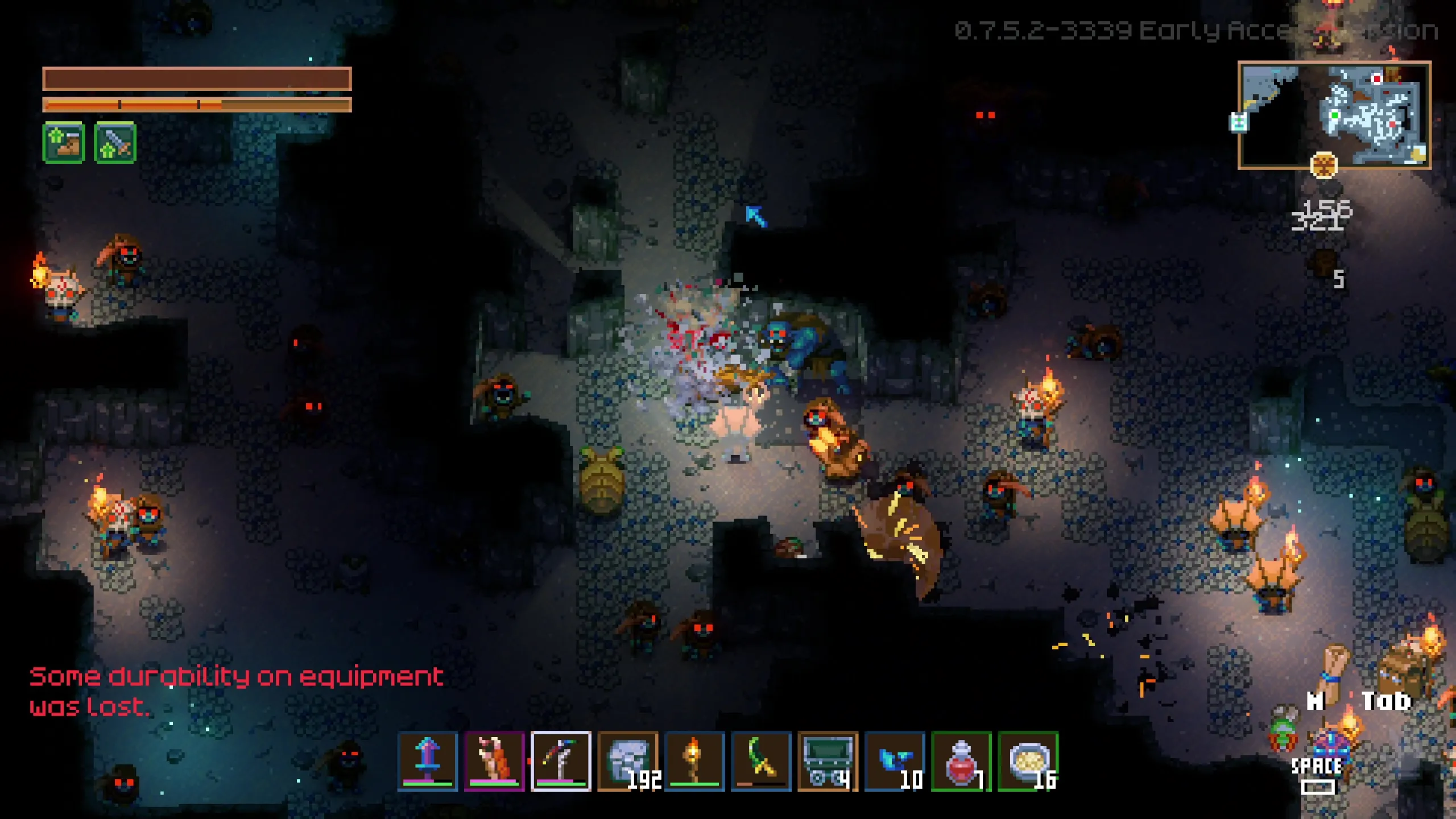Image resolution: width=1456 pixels, height=819 pixels.
Task: Click the green player marker on minimap
Action: click(x=1334, y=116)
